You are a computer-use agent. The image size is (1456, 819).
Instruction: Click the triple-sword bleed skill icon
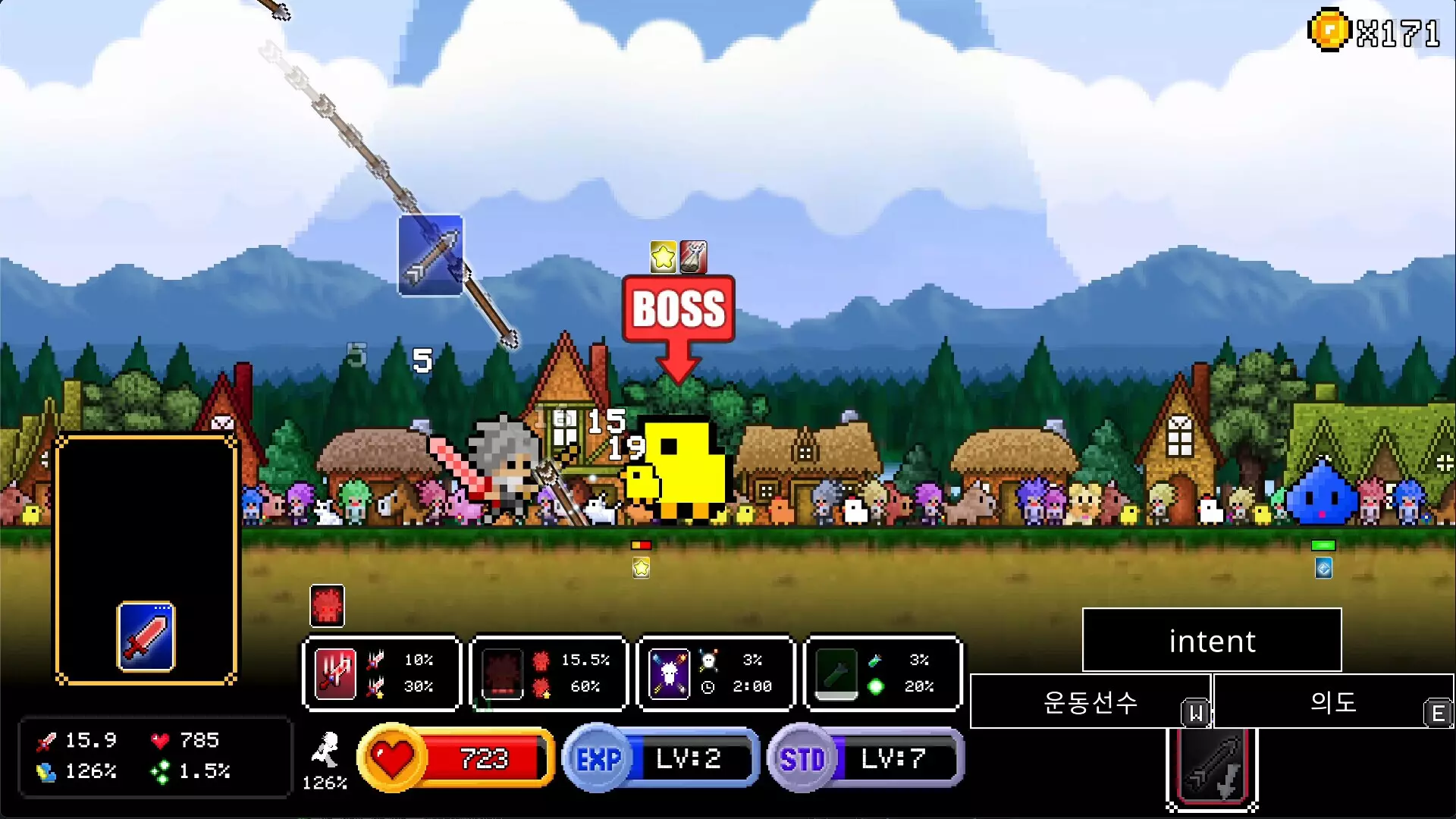[x=336, y=673]
